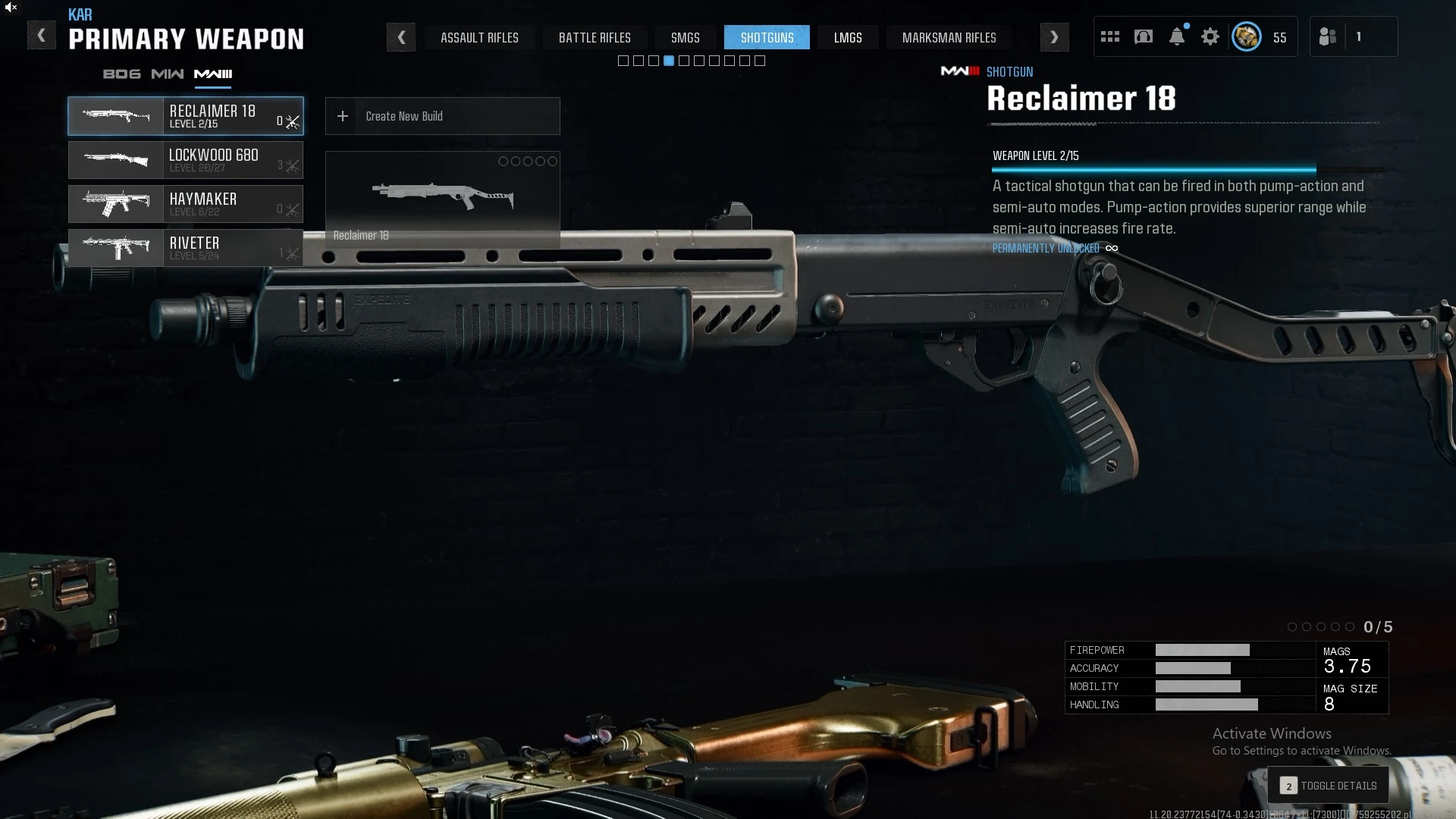
Task: Filter weapons by the BO6 game logo
Action: pos(121,74)
